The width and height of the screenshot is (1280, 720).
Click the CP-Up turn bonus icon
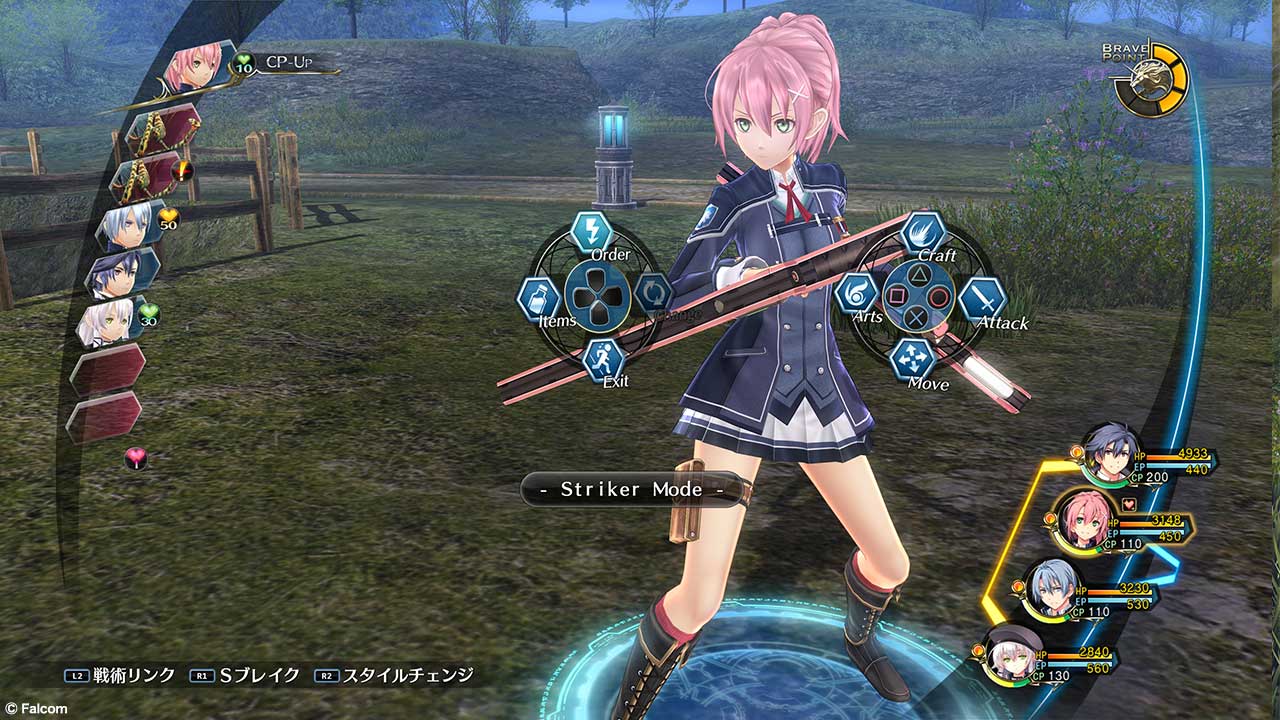click(x=243, y=65)
